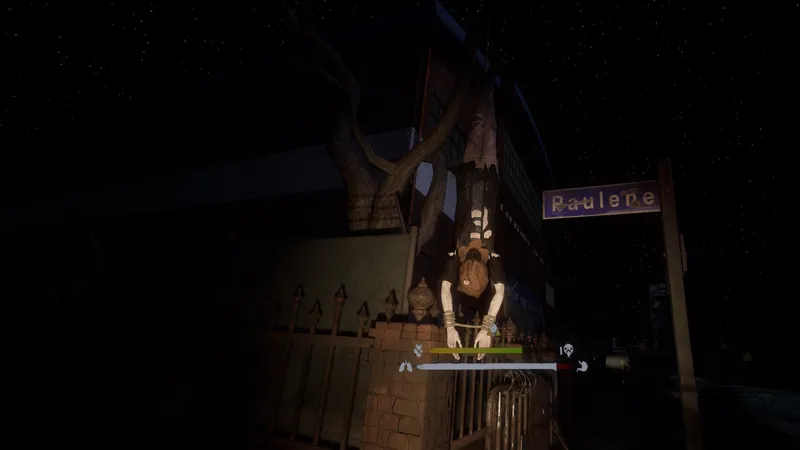
Task: Click the lungs stamina icon
Action: pyautogui.click(x=405, y=367)
